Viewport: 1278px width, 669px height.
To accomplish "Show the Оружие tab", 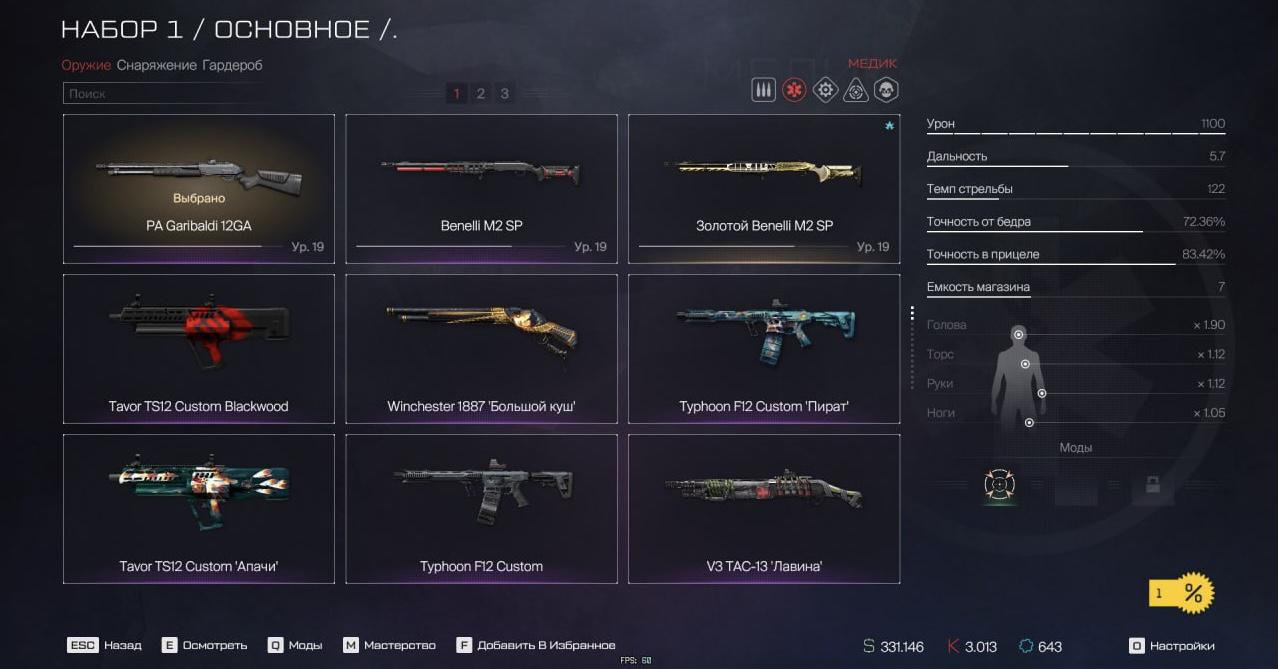I will click(x=85, y=65).
